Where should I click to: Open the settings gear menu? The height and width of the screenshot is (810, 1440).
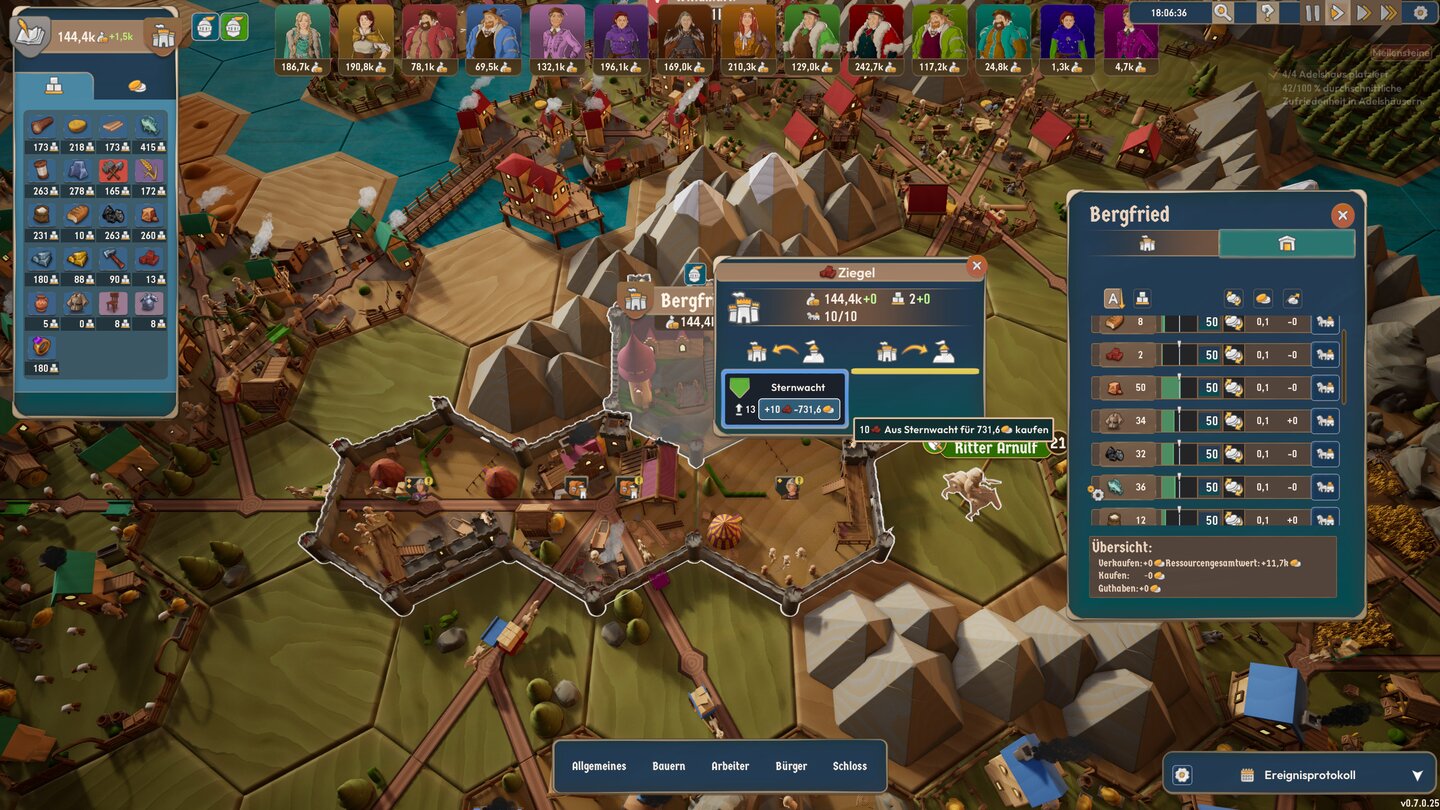[1420, 13]
